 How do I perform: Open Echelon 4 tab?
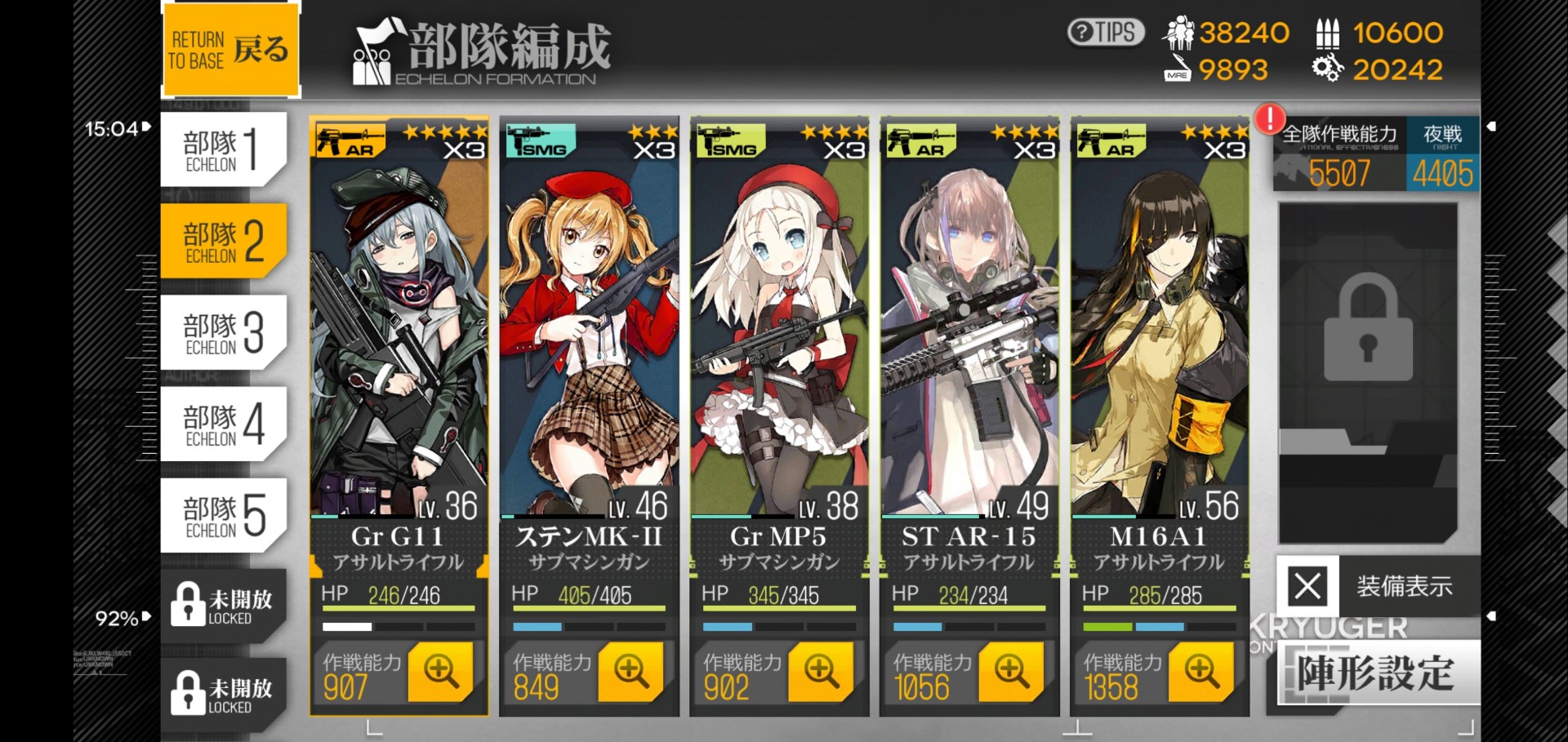pyautogui.click(x=222, y=424)
